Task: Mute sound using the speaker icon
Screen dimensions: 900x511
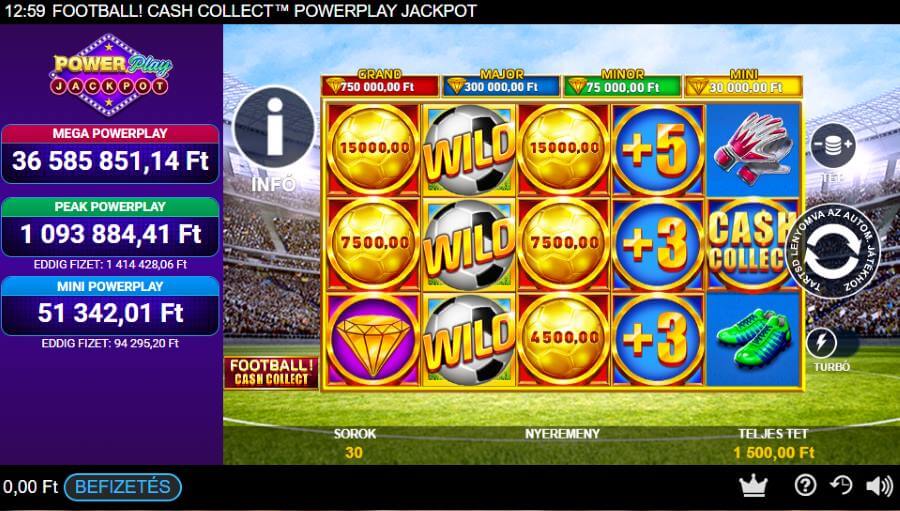Action: click(879, 485)
